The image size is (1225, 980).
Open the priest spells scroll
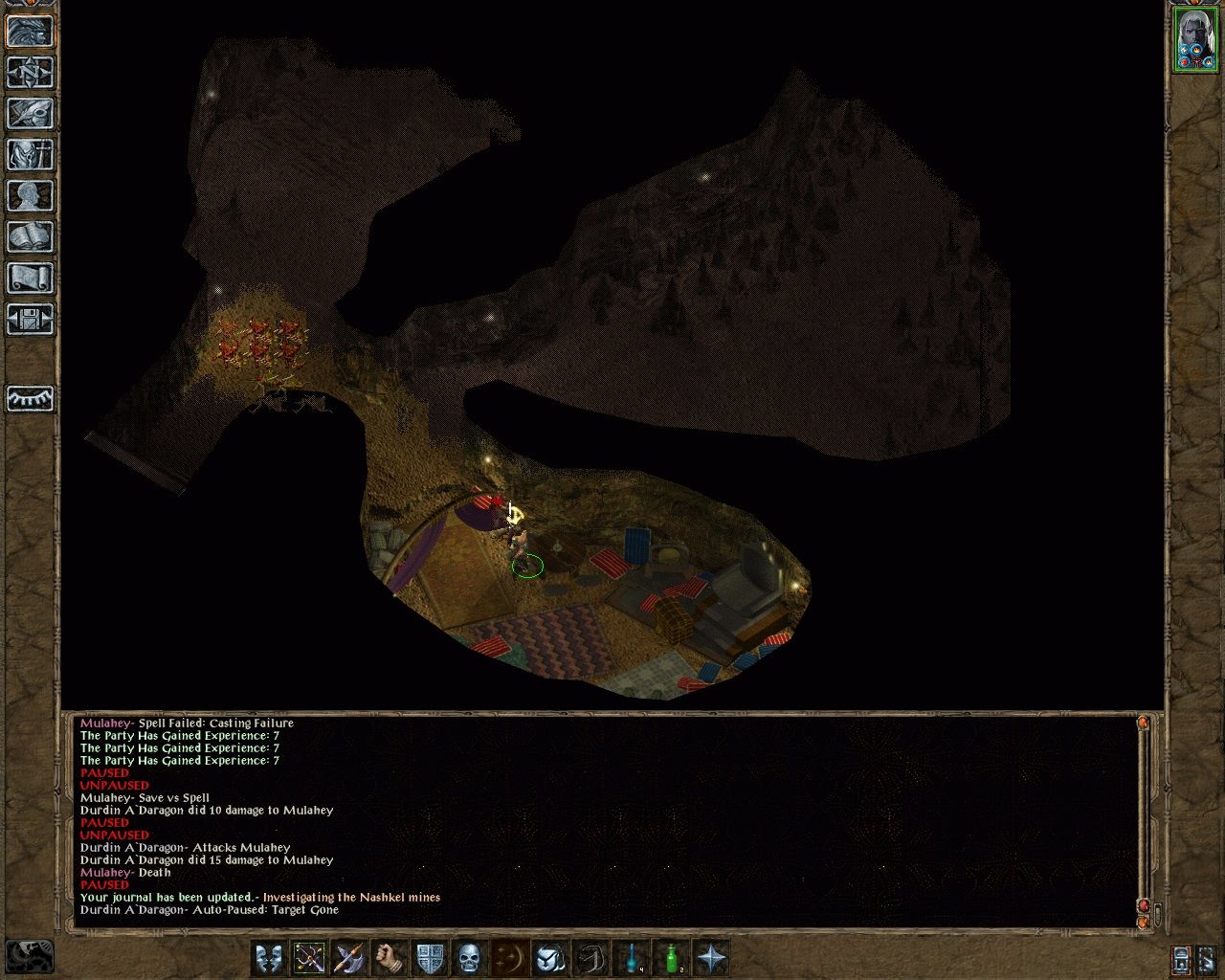tap(29, 278)
